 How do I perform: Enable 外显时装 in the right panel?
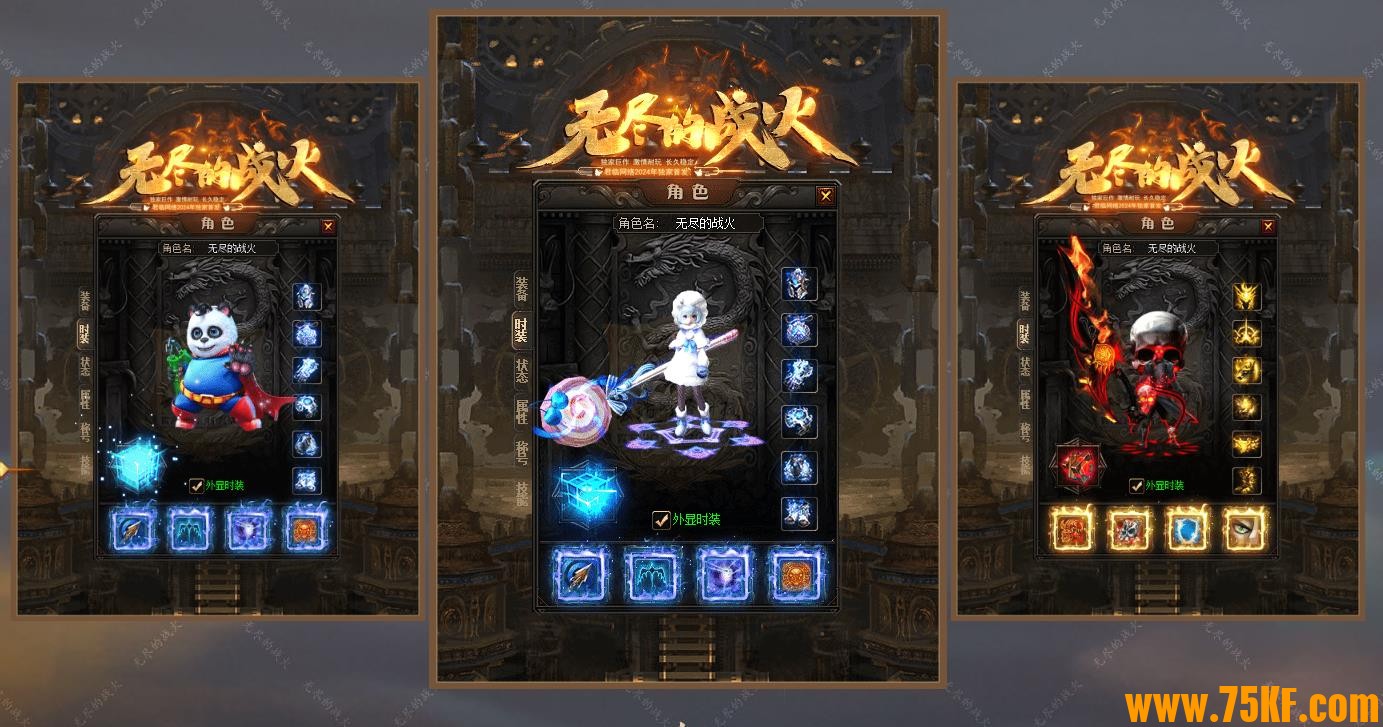point(1135,485)
